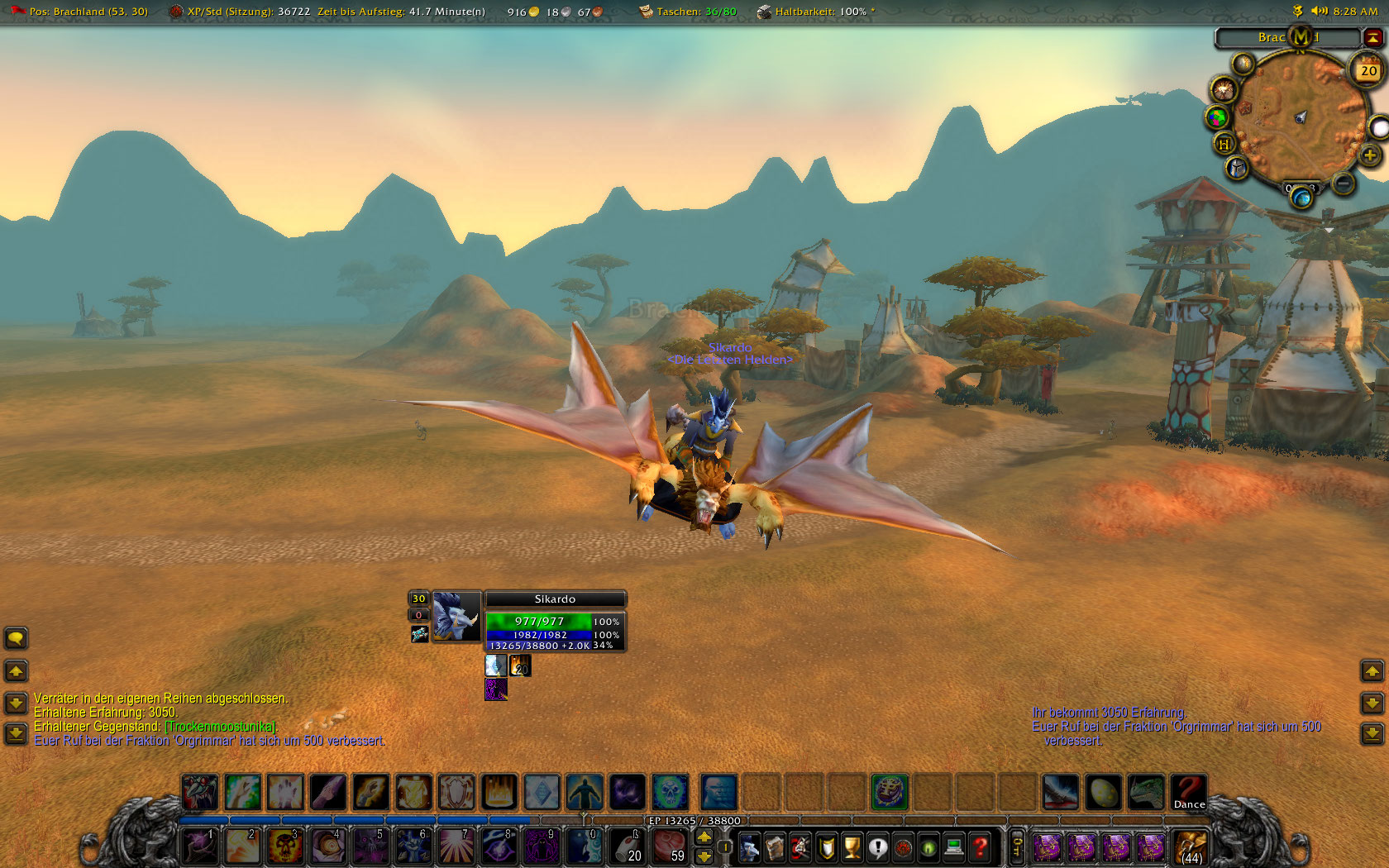This screenshot has width=1389, height=868.
Task: Click the minimap's H badge button
Action: [1224, 144]
